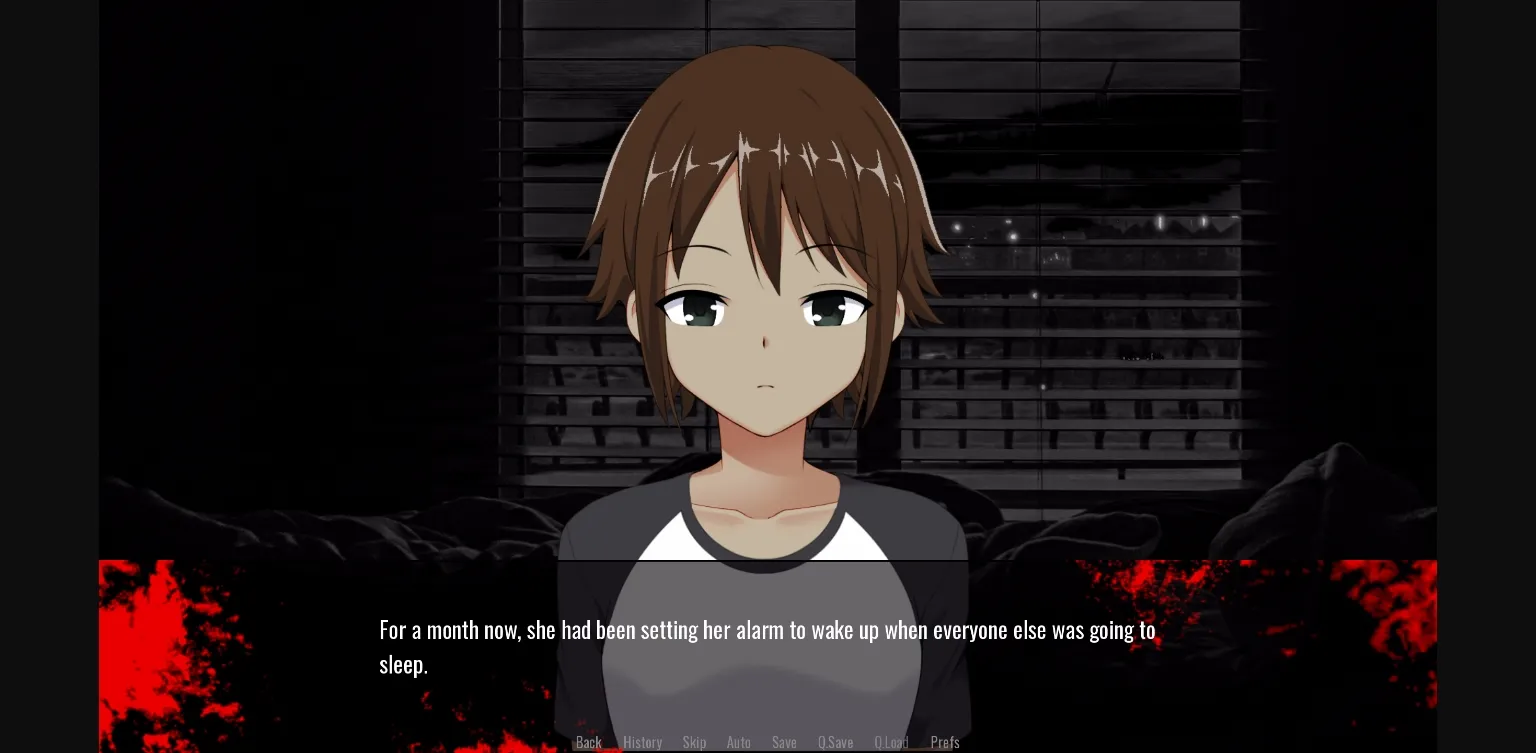Choose Prefs from the quick menu bar

pos(945,742)
